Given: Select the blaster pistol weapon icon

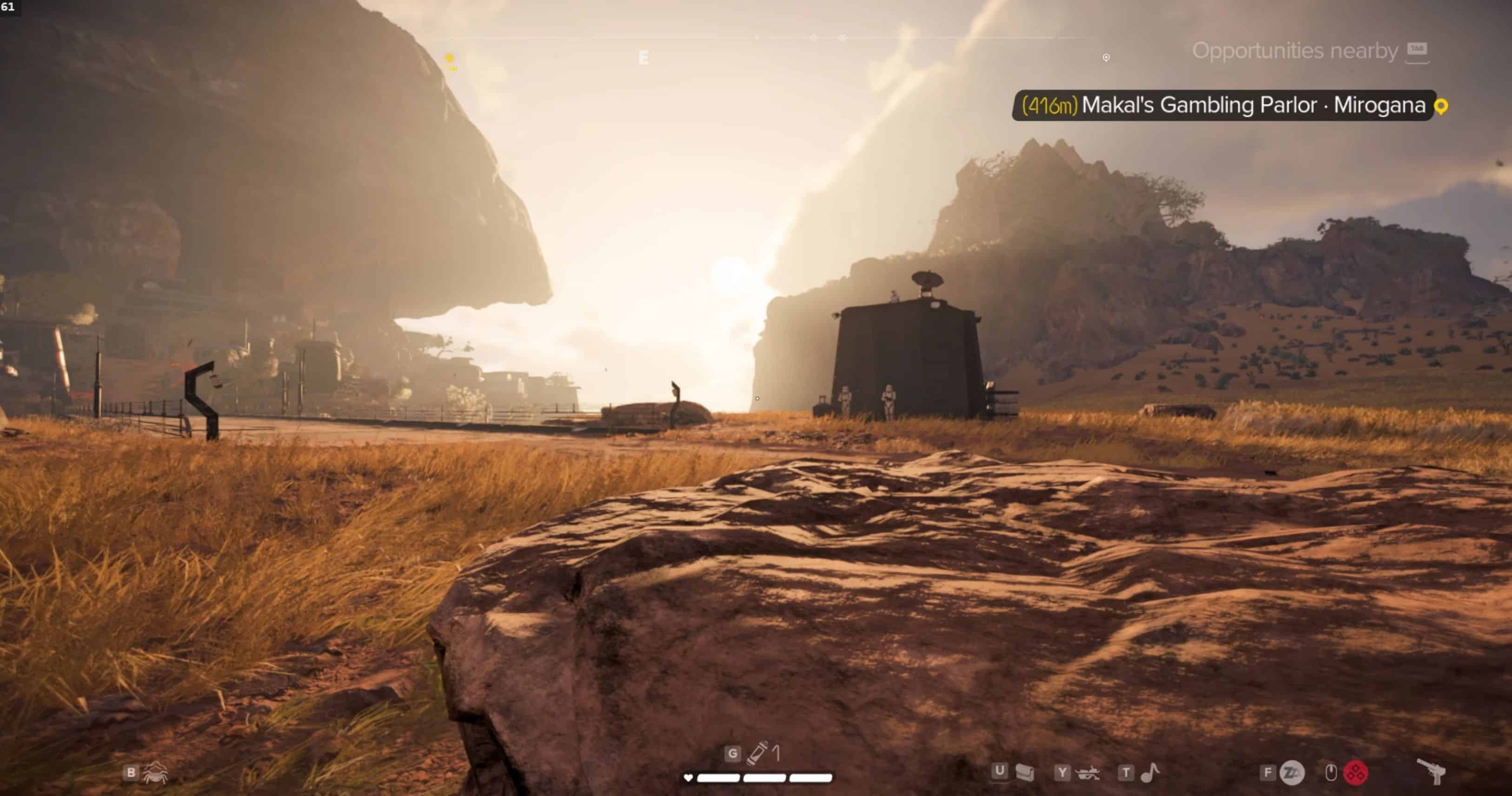Looking at the screenshot, I should 1432,771.
